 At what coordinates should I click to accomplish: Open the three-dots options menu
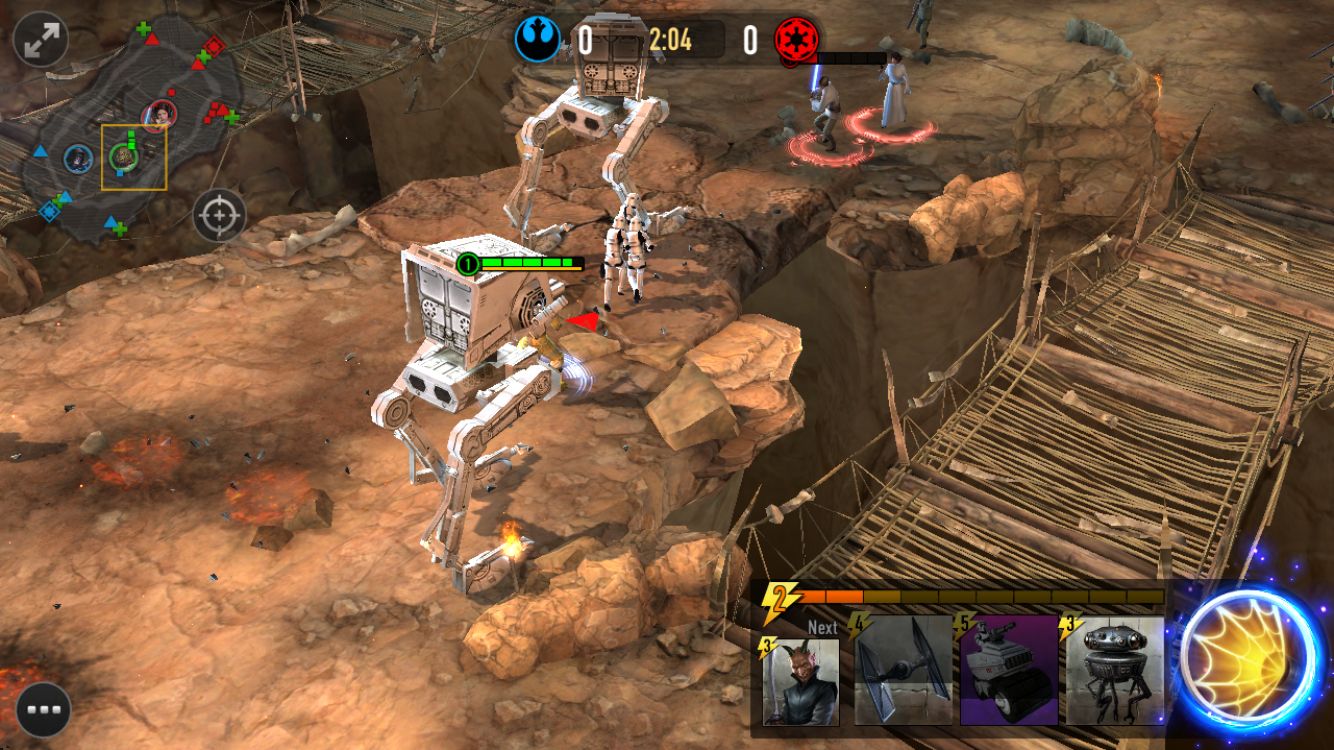(43, 709)
